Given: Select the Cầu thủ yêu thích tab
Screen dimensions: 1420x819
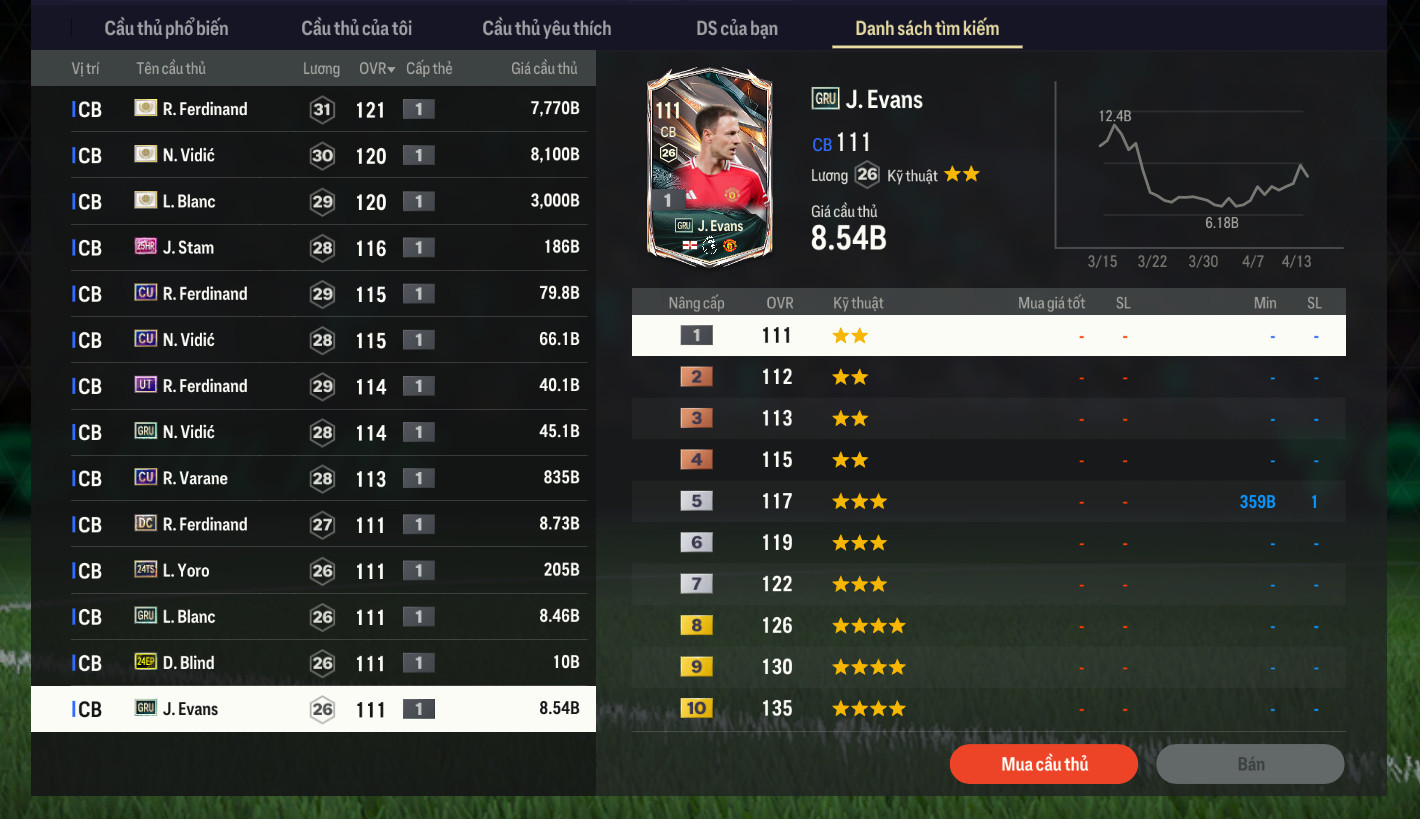Looking at the screenshot, I should [546, 28].
